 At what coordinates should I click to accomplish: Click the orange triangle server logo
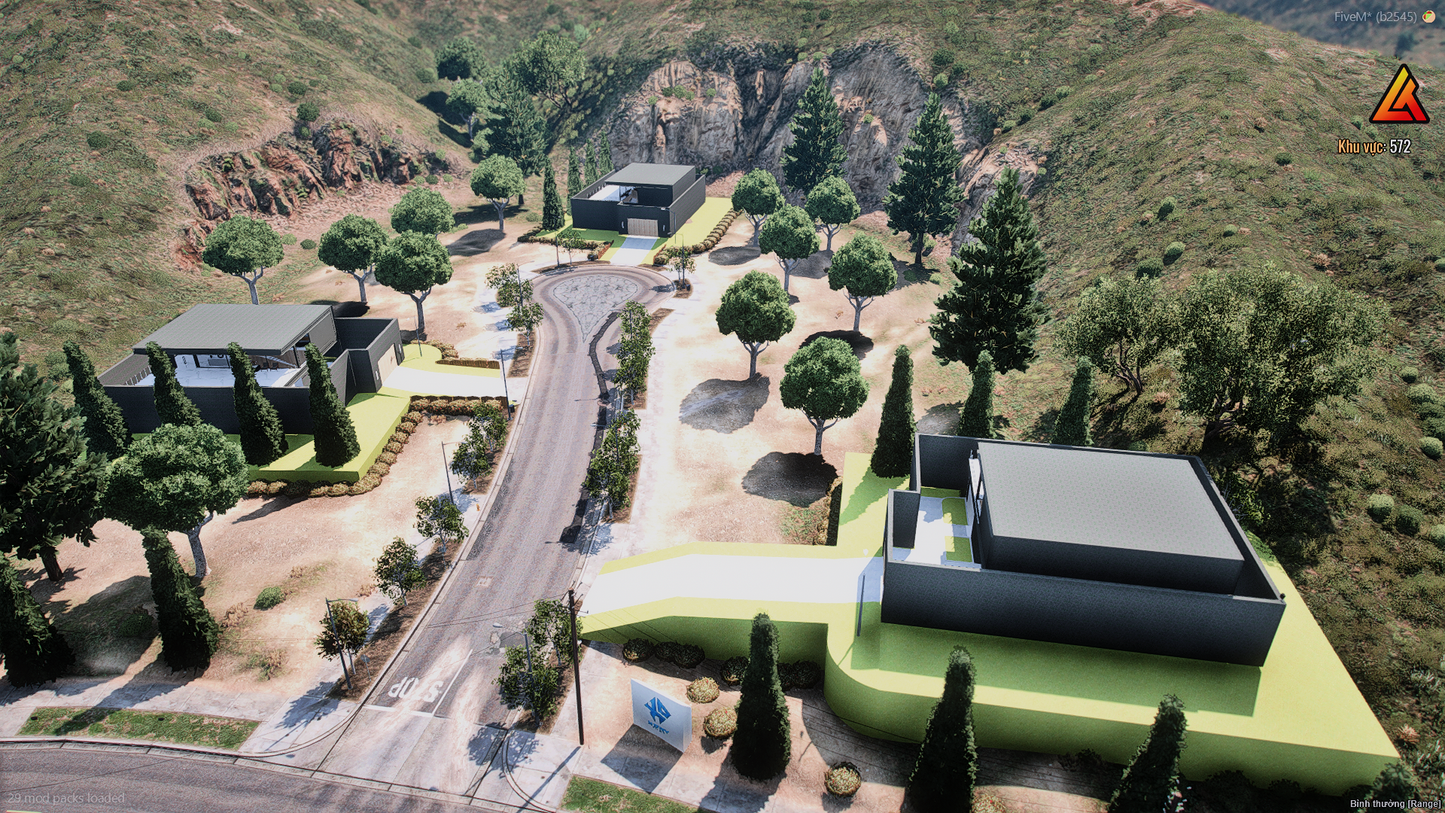point(1399,97)
